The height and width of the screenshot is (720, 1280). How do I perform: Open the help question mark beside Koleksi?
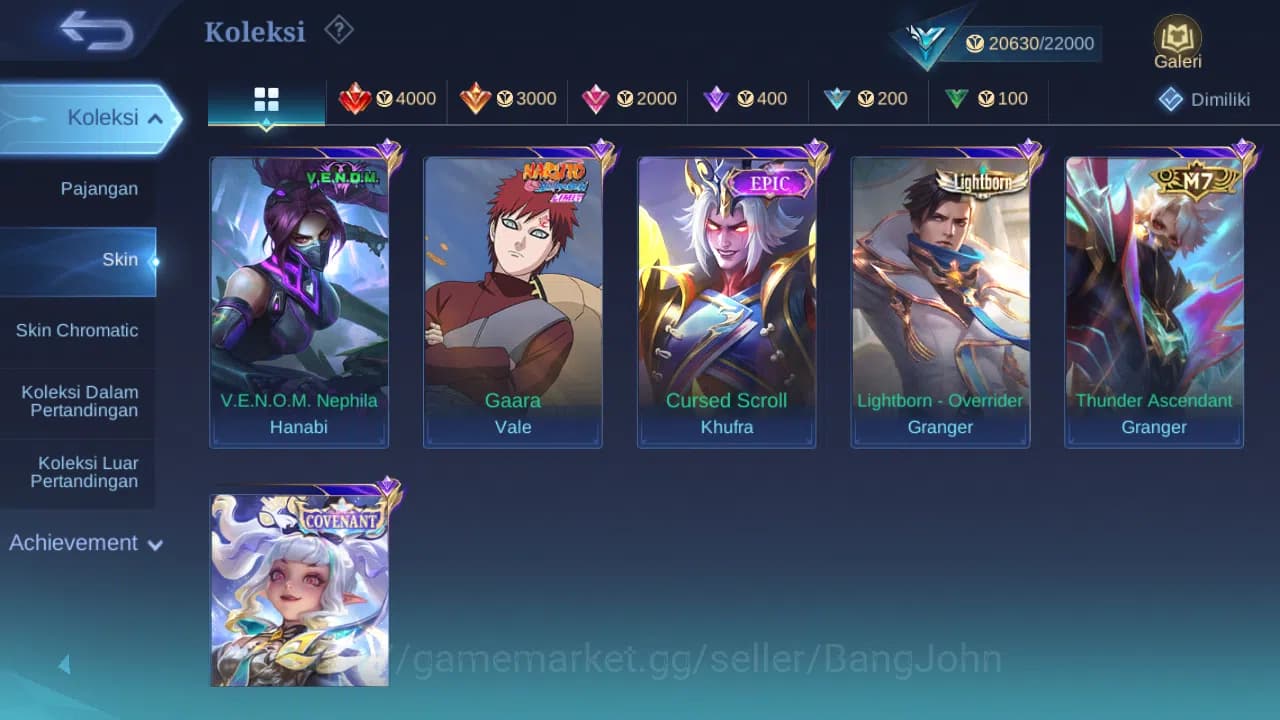tap(338, 30)
